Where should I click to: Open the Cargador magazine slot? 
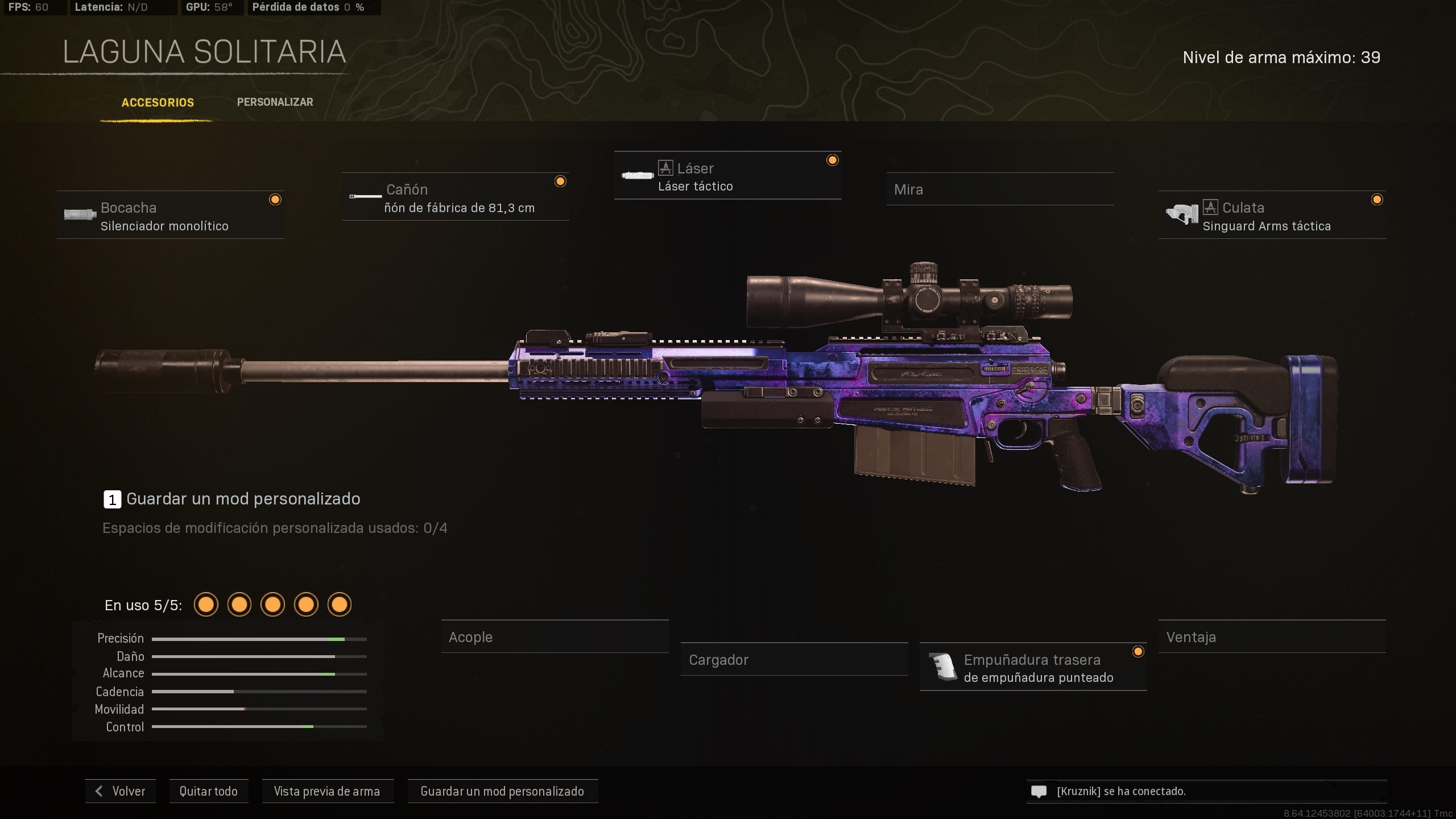tap(795, 660)
